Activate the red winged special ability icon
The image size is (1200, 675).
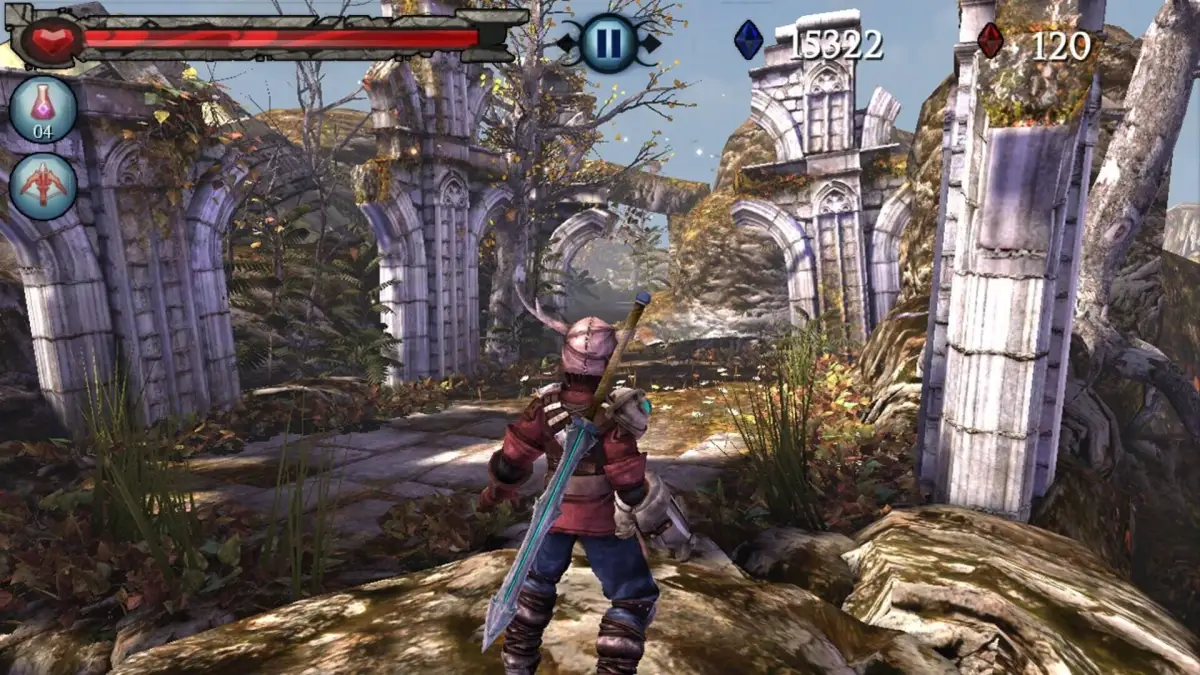point(43,186)
